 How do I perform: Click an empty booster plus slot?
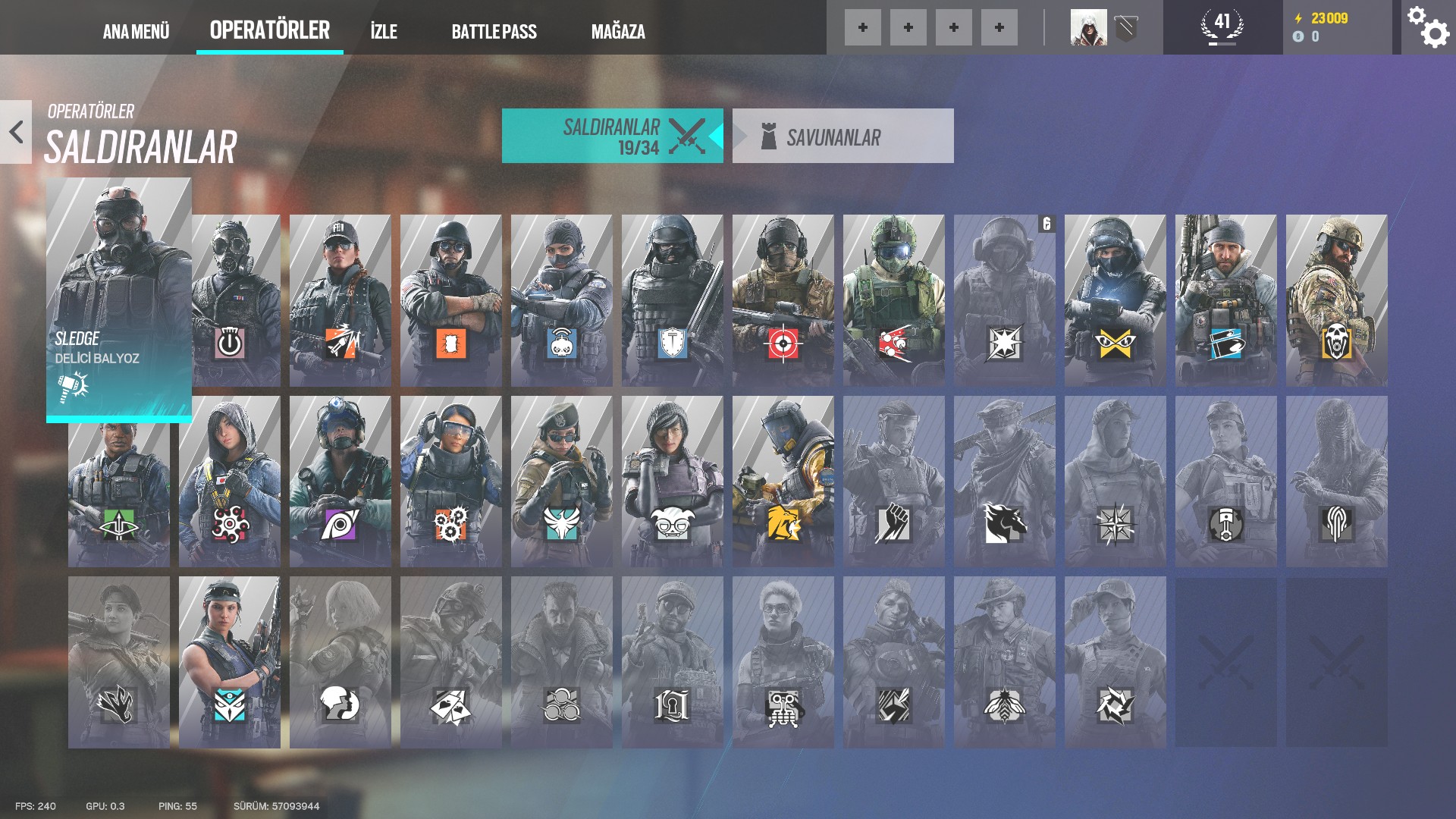click(x=863, y=28)
